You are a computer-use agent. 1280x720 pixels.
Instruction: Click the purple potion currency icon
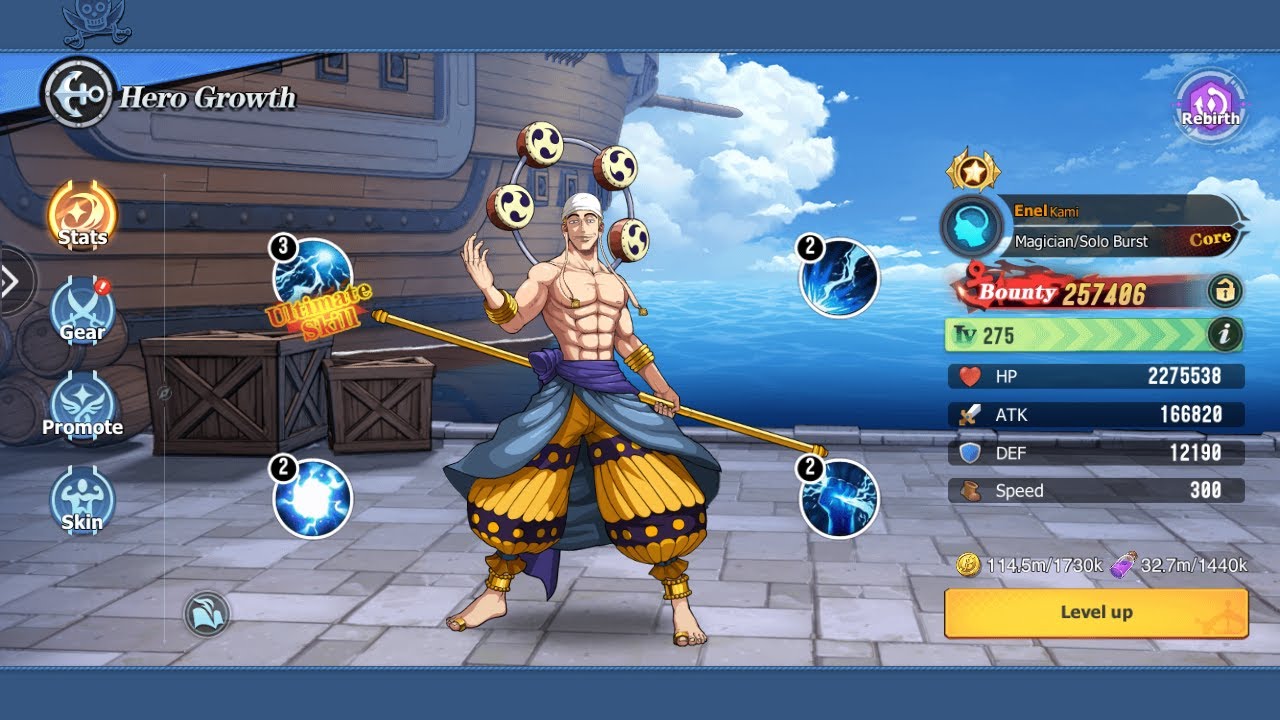pyautogui.click(x=1122, y=564)
